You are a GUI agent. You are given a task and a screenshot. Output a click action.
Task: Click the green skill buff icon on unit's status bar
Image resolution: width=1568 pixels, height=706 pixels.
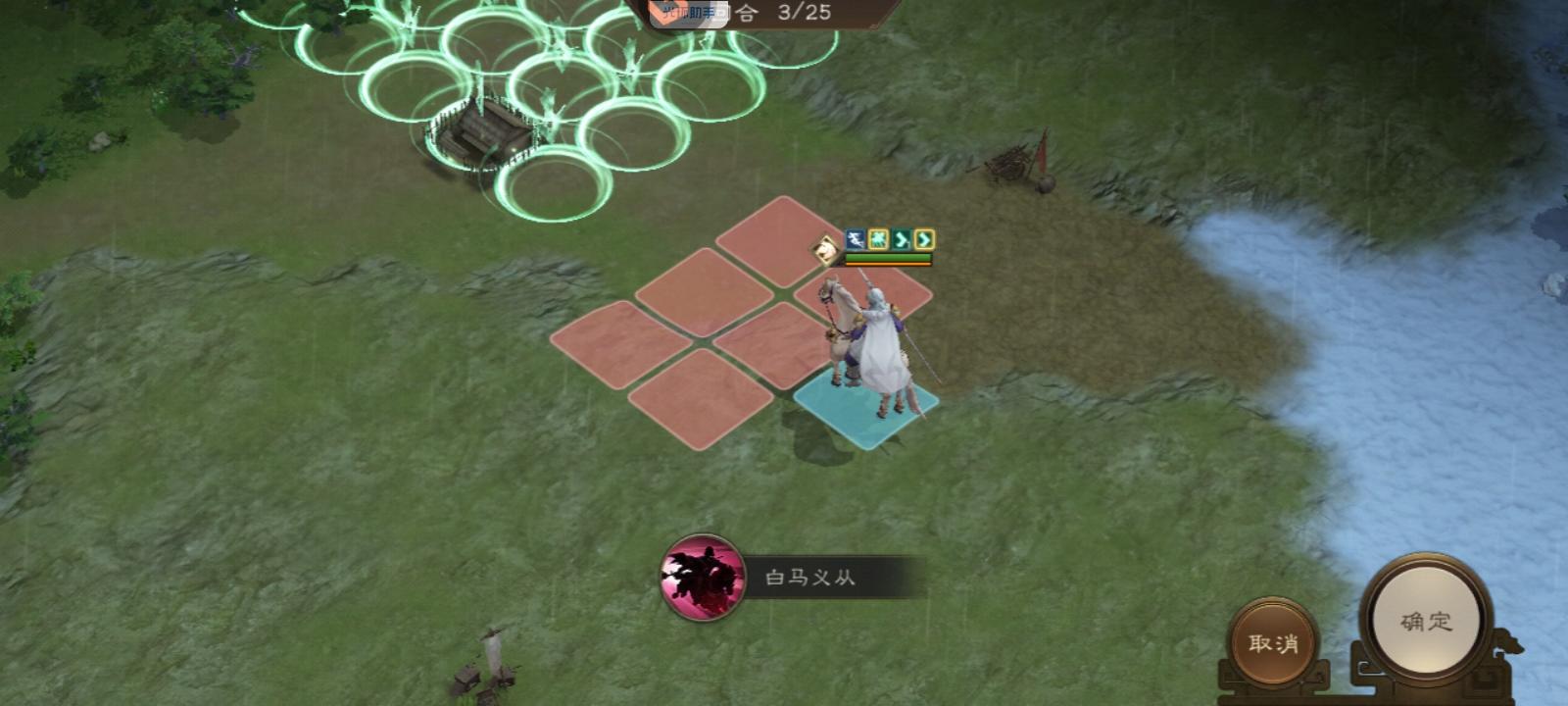click(878, 238)
